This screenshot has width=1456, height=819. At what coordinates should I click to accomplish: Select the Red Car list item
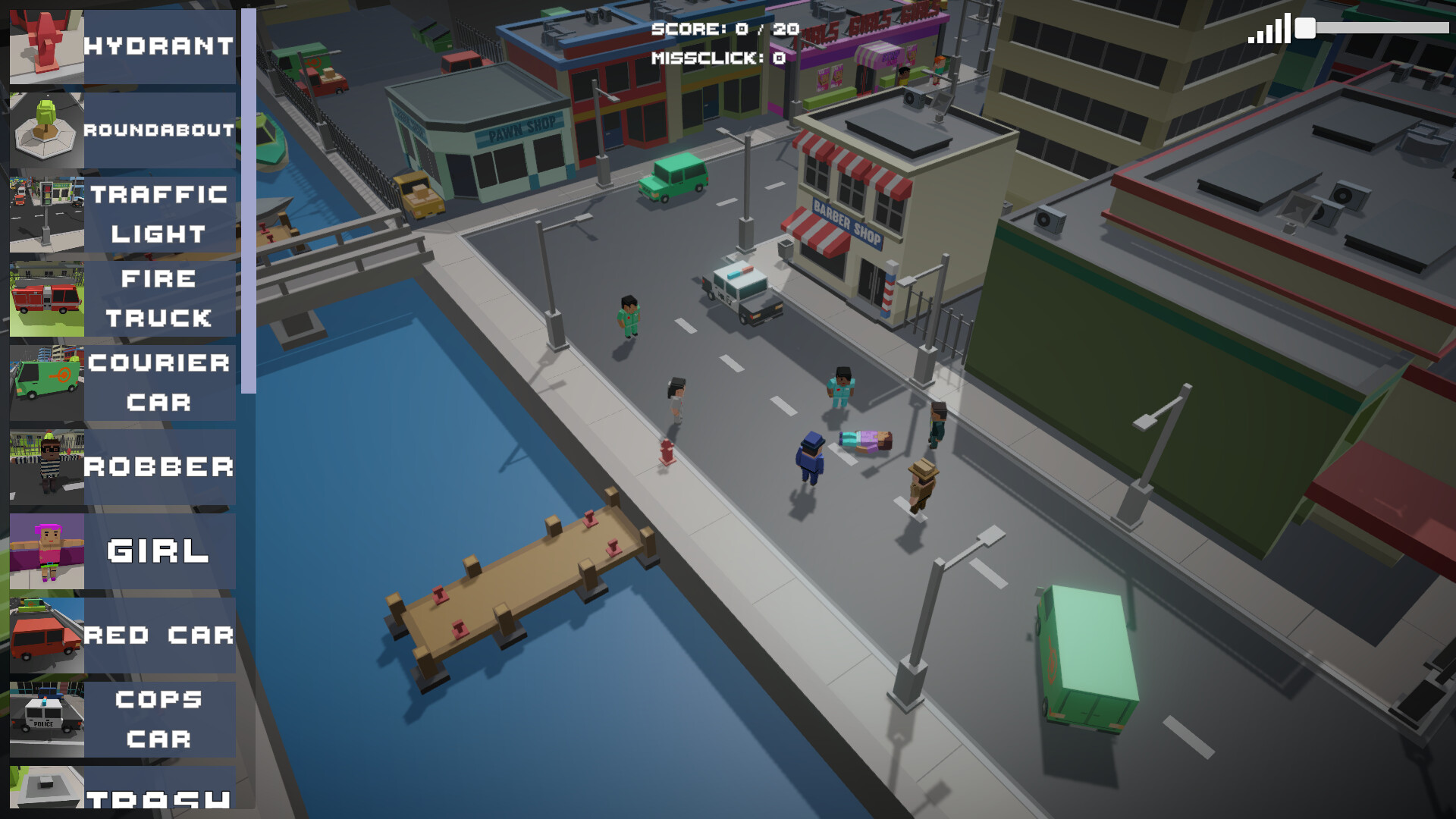(x=123, y=635)
